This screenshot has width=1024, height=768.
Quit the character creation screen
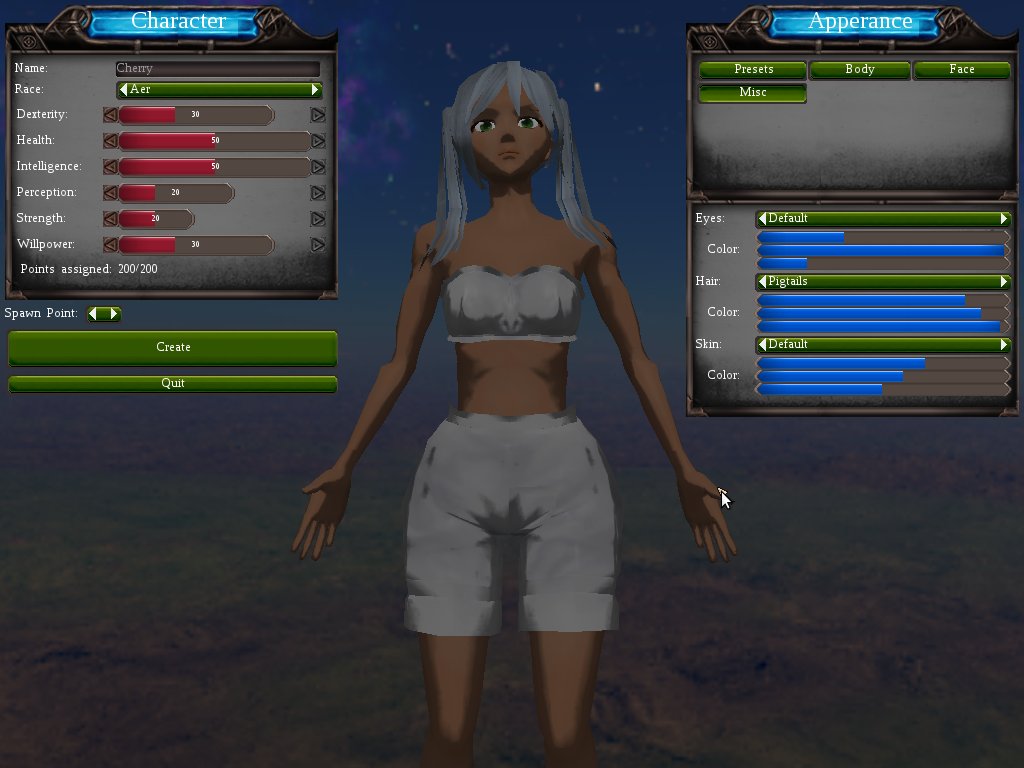pyautogui.click(x=172, y=383)
